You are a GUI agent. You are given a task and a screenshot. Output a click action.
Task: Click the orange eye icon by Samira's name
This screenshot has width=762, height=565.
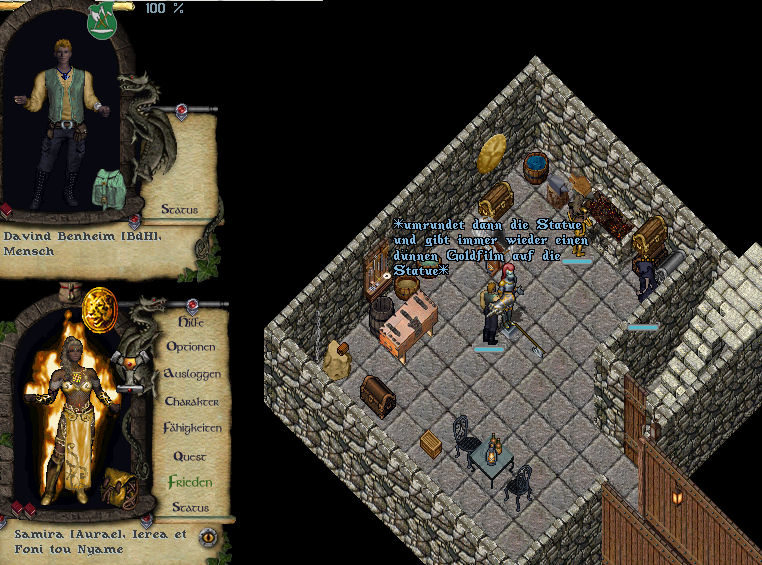[x=209, y=536]
